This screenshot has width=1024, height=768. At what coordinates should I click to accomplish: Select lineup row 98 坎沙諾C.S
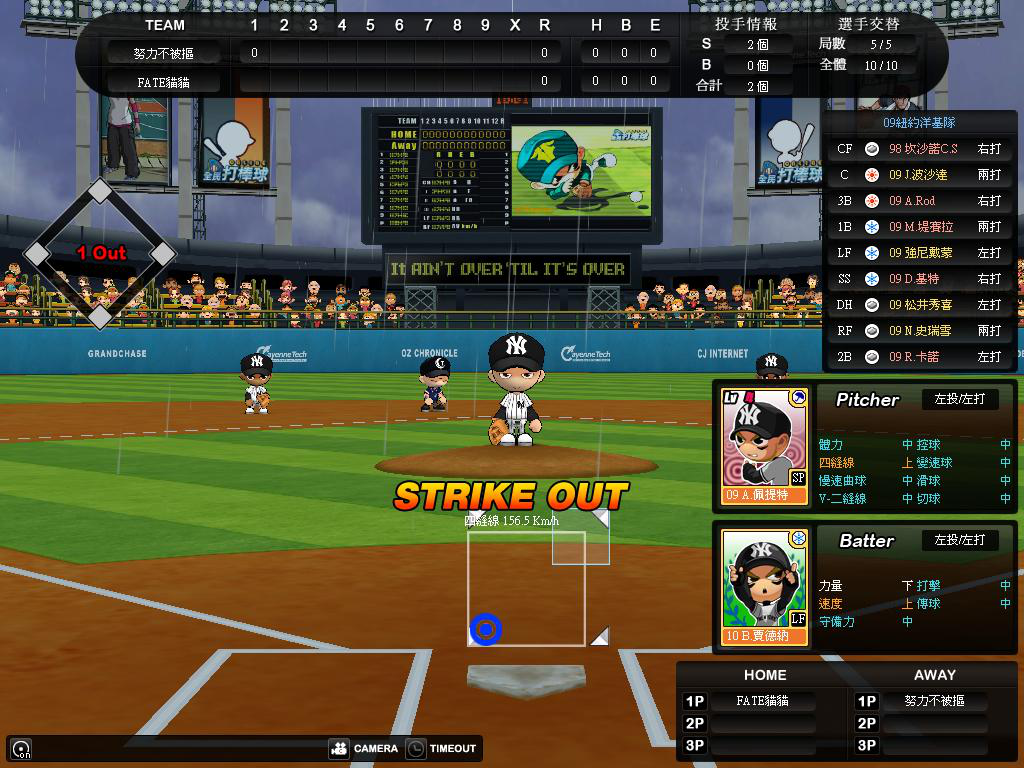pos(919,149)
